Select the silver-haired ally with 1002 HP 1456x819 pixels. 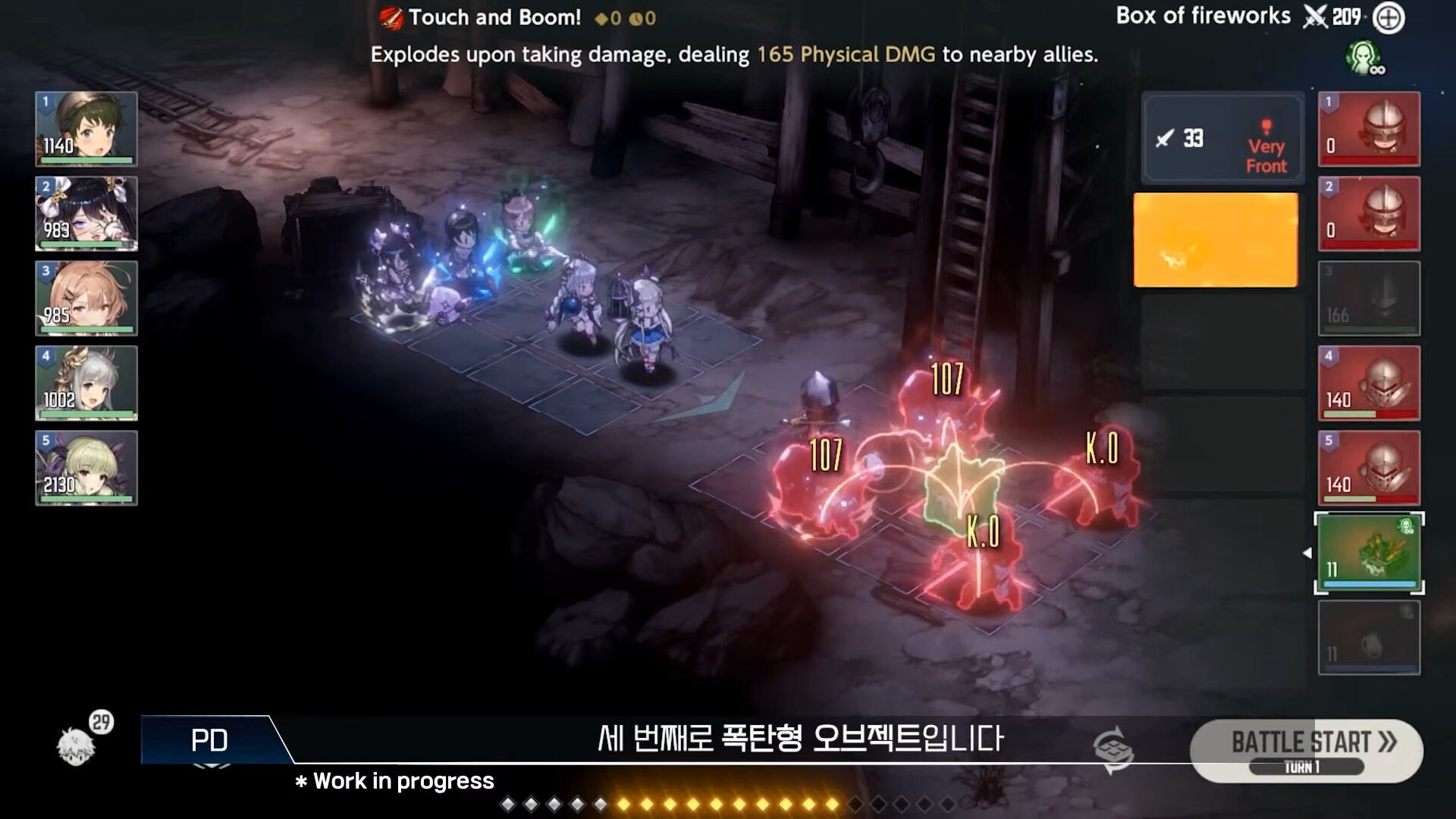point(86,383)
